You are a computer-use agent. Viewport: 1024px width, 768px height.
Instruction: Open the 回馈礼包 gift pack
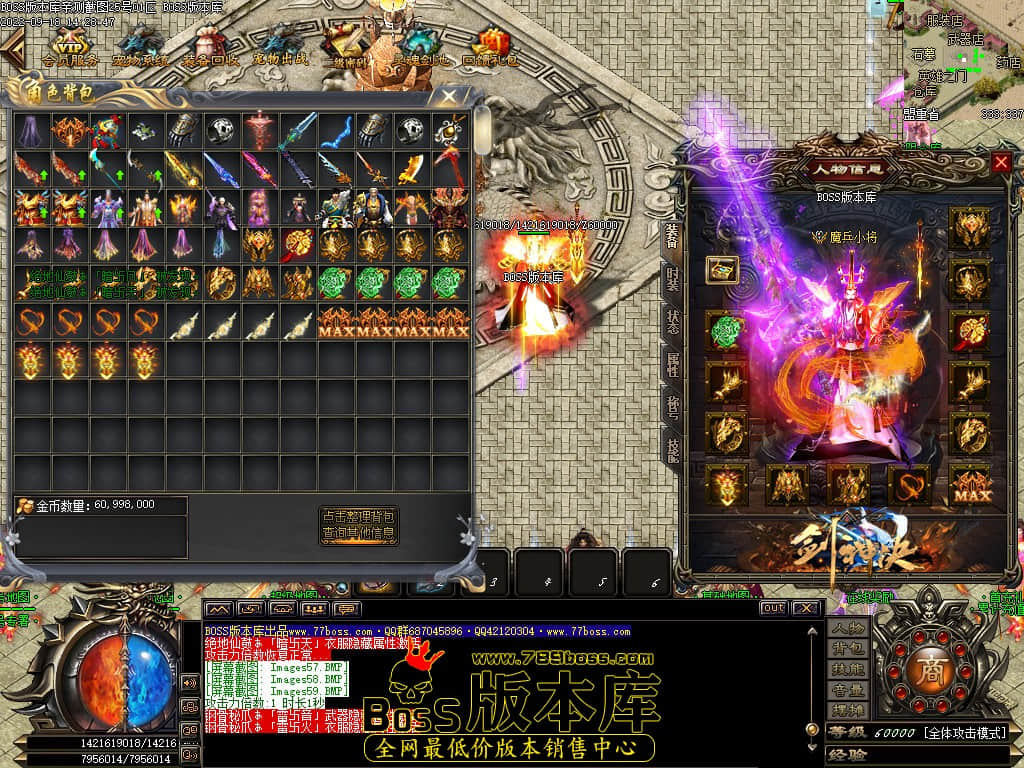[x=491, y=46]
